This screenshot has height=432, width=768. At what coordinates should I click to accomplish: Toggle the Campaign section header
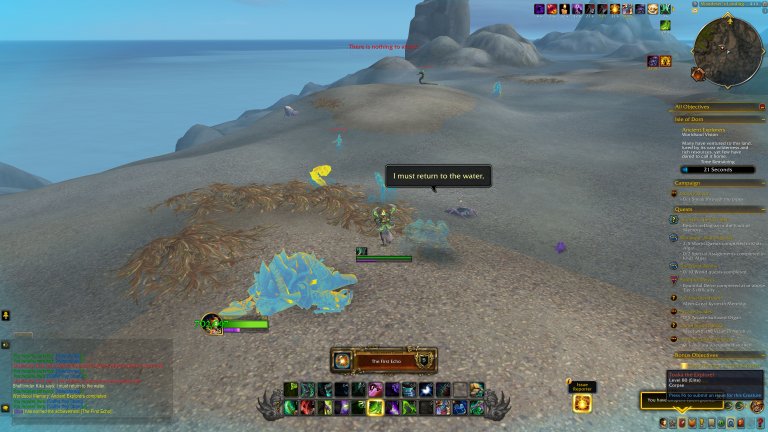[690, 184]
